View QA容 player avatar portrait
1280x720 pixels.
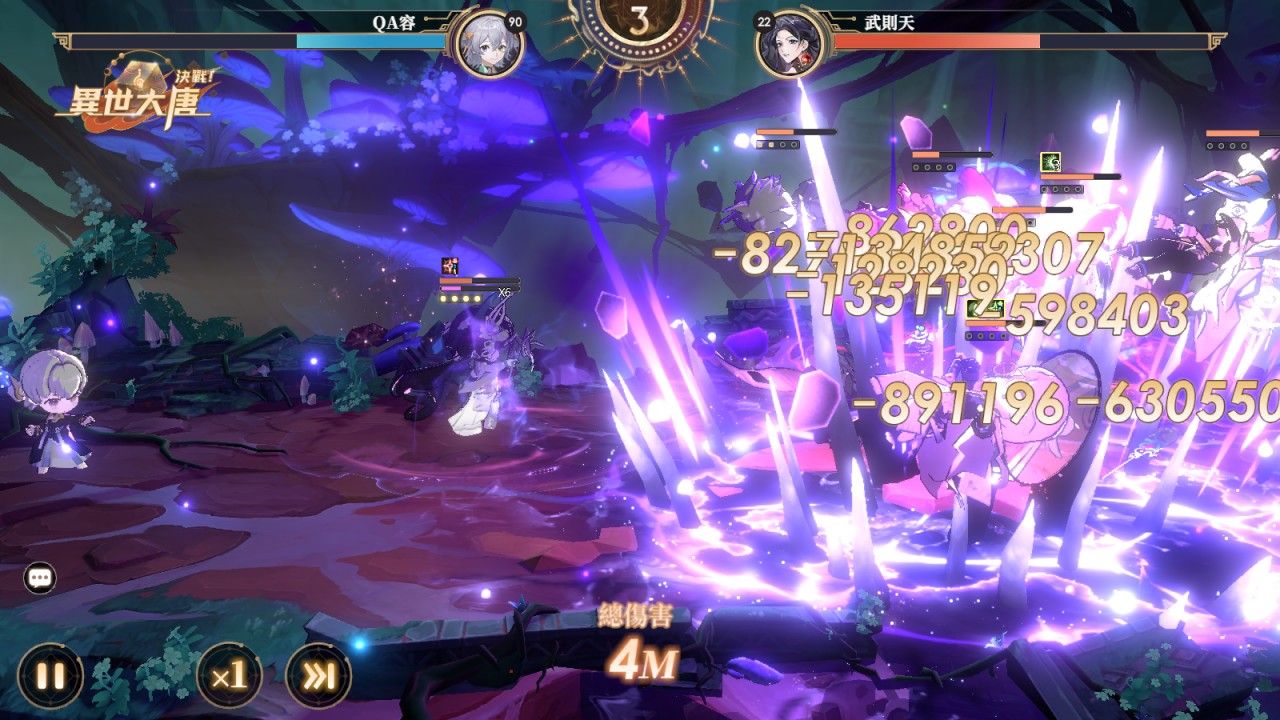pyautogui.click(x=487, y=44)
